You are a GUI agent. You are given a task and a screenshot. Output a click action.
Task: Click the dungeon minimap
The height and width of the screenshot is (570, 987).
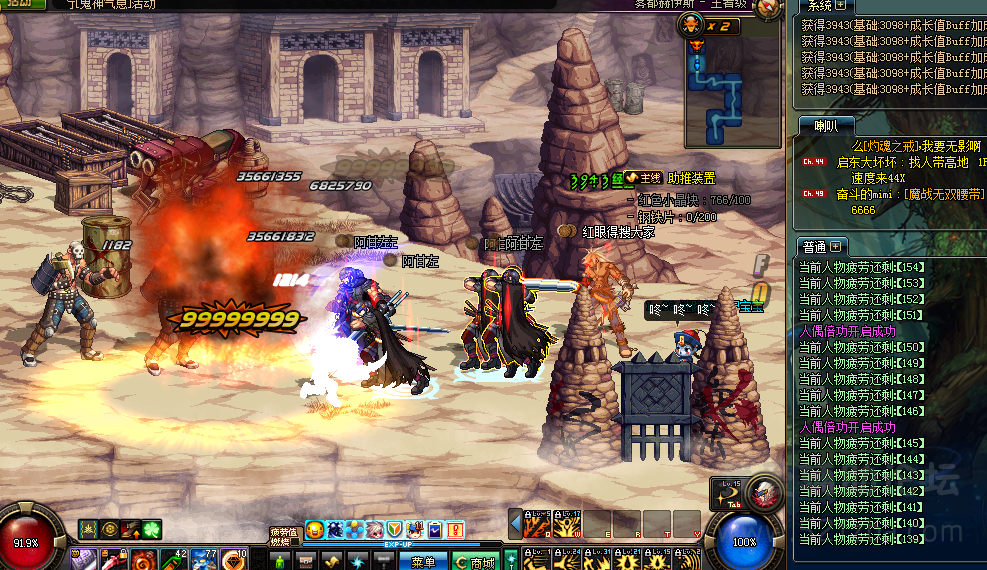[x=732, y=93]
